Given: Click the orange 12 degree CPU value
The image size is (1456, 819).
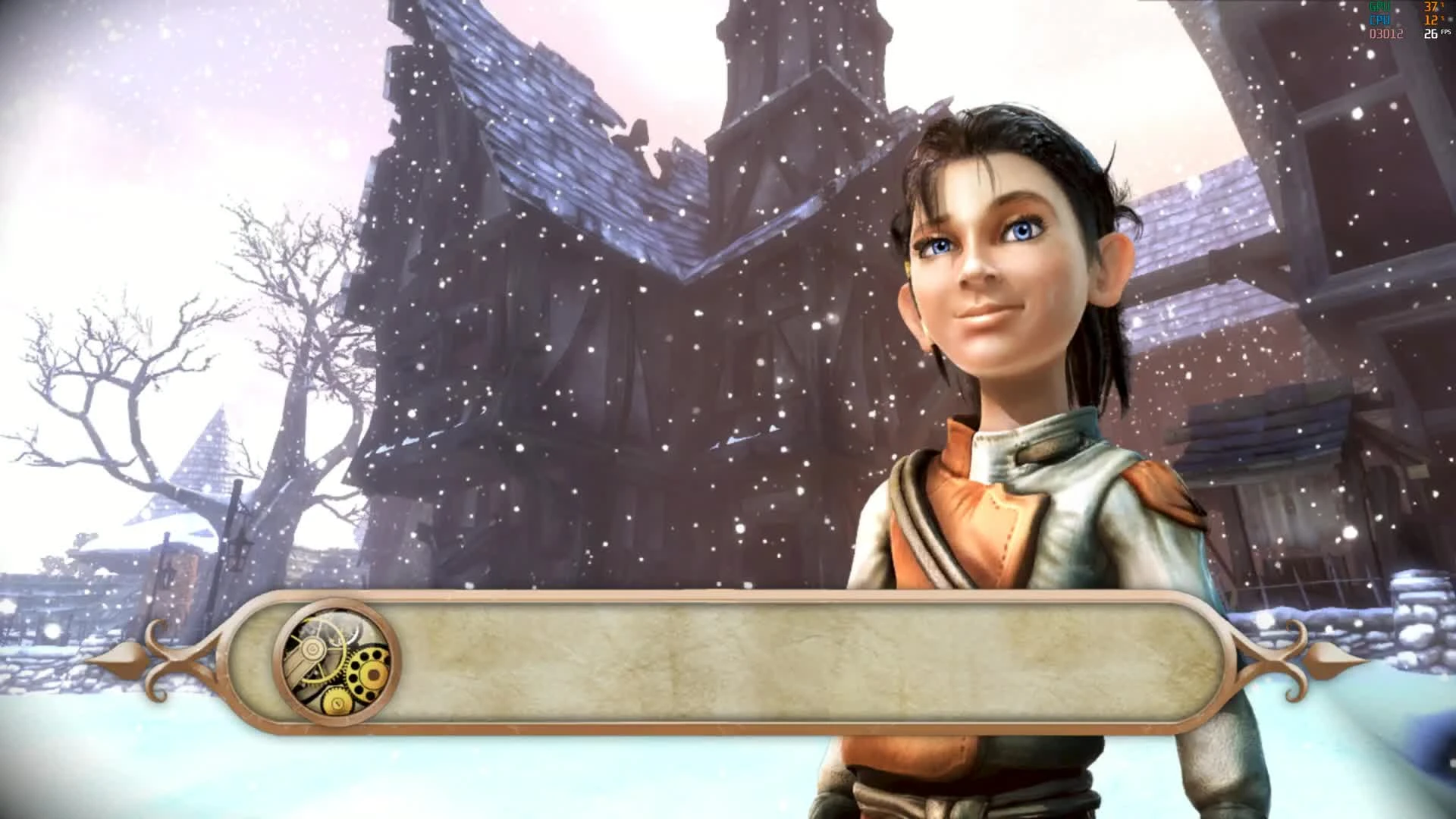Looking at the screenshot, I should [1431, 19].
